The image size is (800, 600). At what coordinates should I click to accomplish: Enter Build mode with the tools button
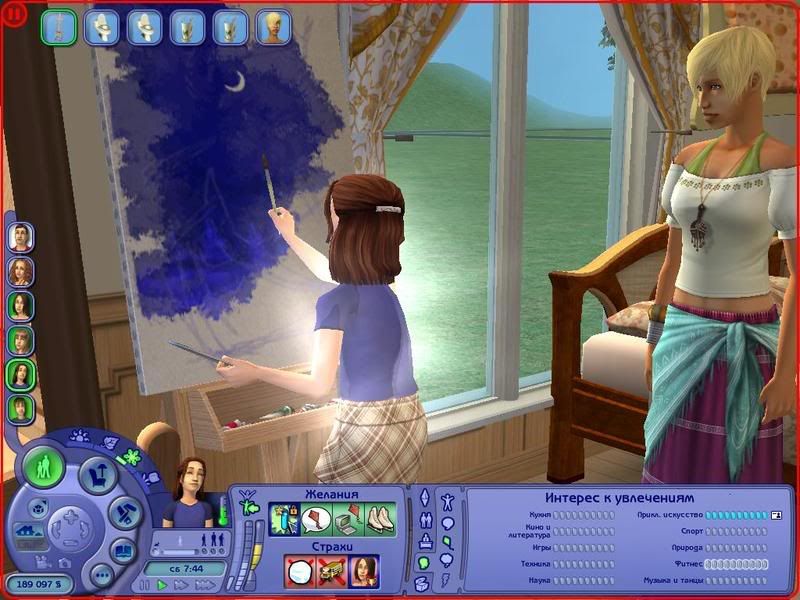[x=121, y=513]
